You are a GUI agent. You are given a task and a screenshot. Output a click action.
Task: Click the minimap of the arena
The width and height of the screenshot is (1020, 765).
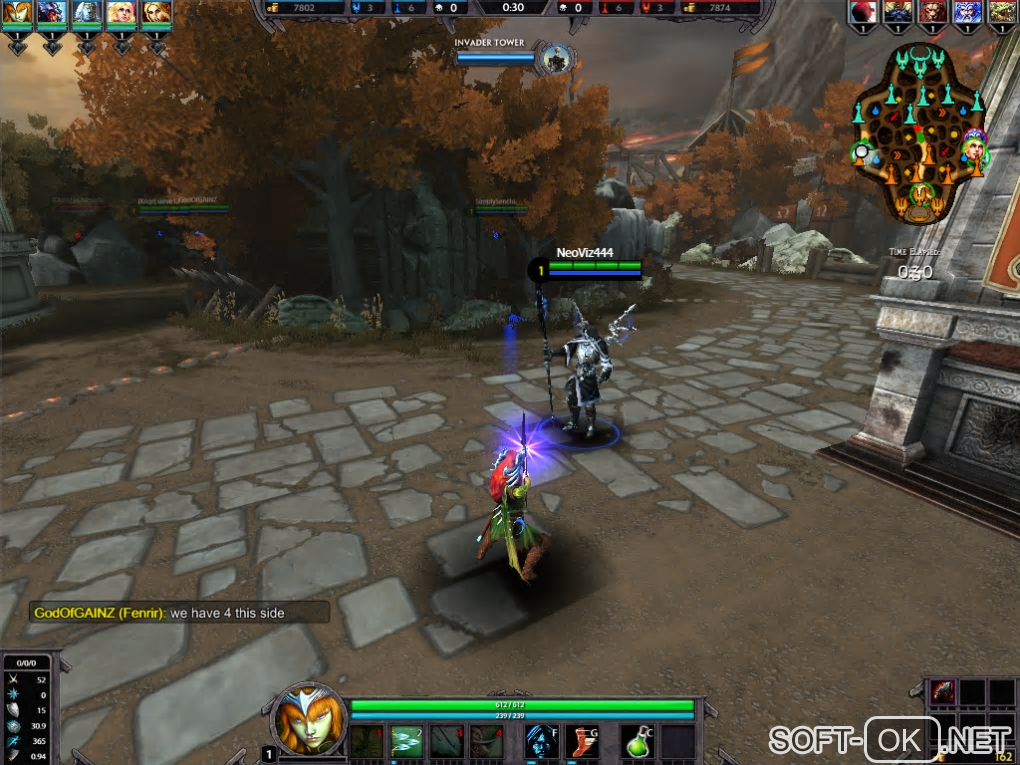(920, 132)
